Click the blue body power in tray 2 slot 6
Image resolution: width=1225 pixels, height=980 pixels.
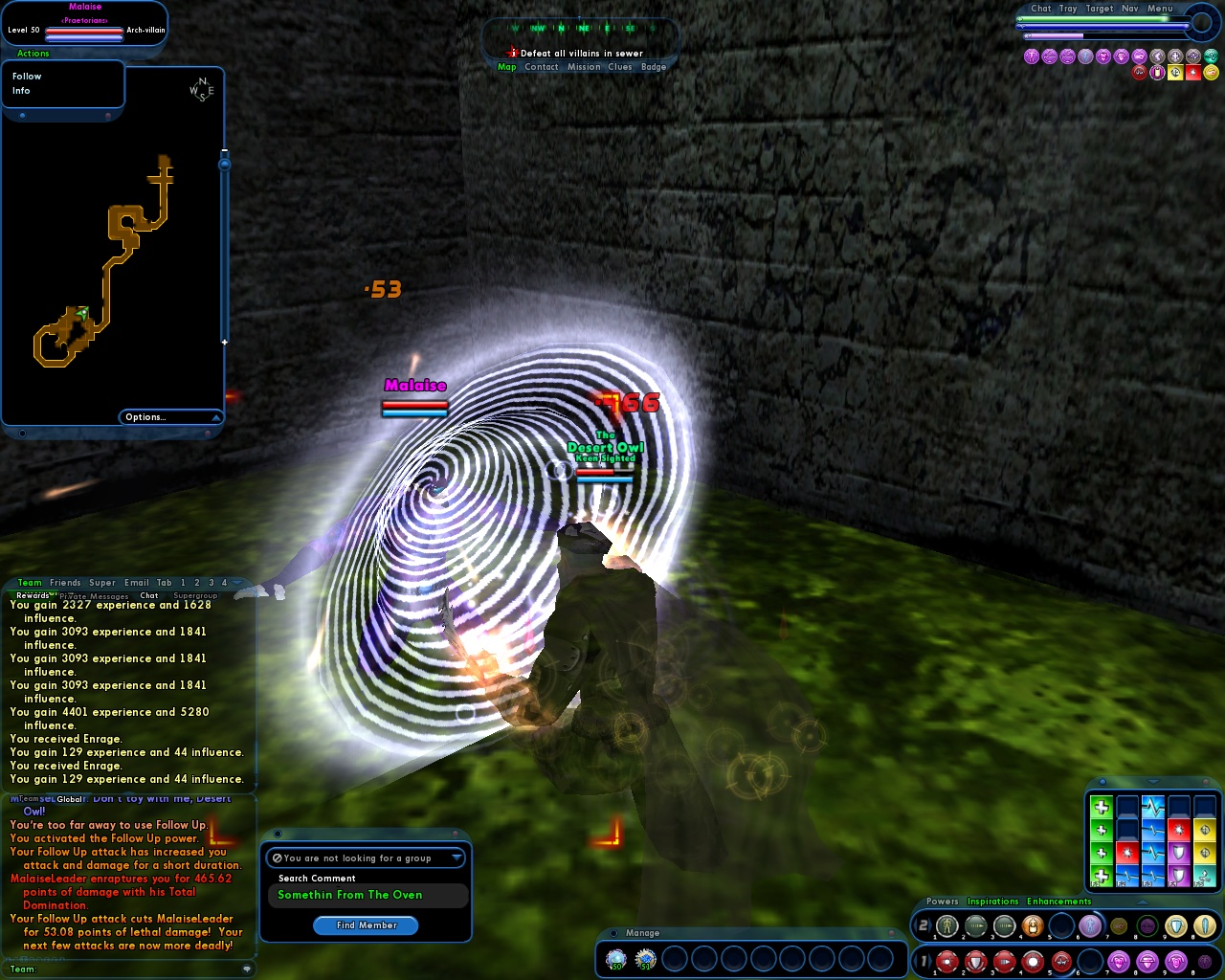(1090, 925)
